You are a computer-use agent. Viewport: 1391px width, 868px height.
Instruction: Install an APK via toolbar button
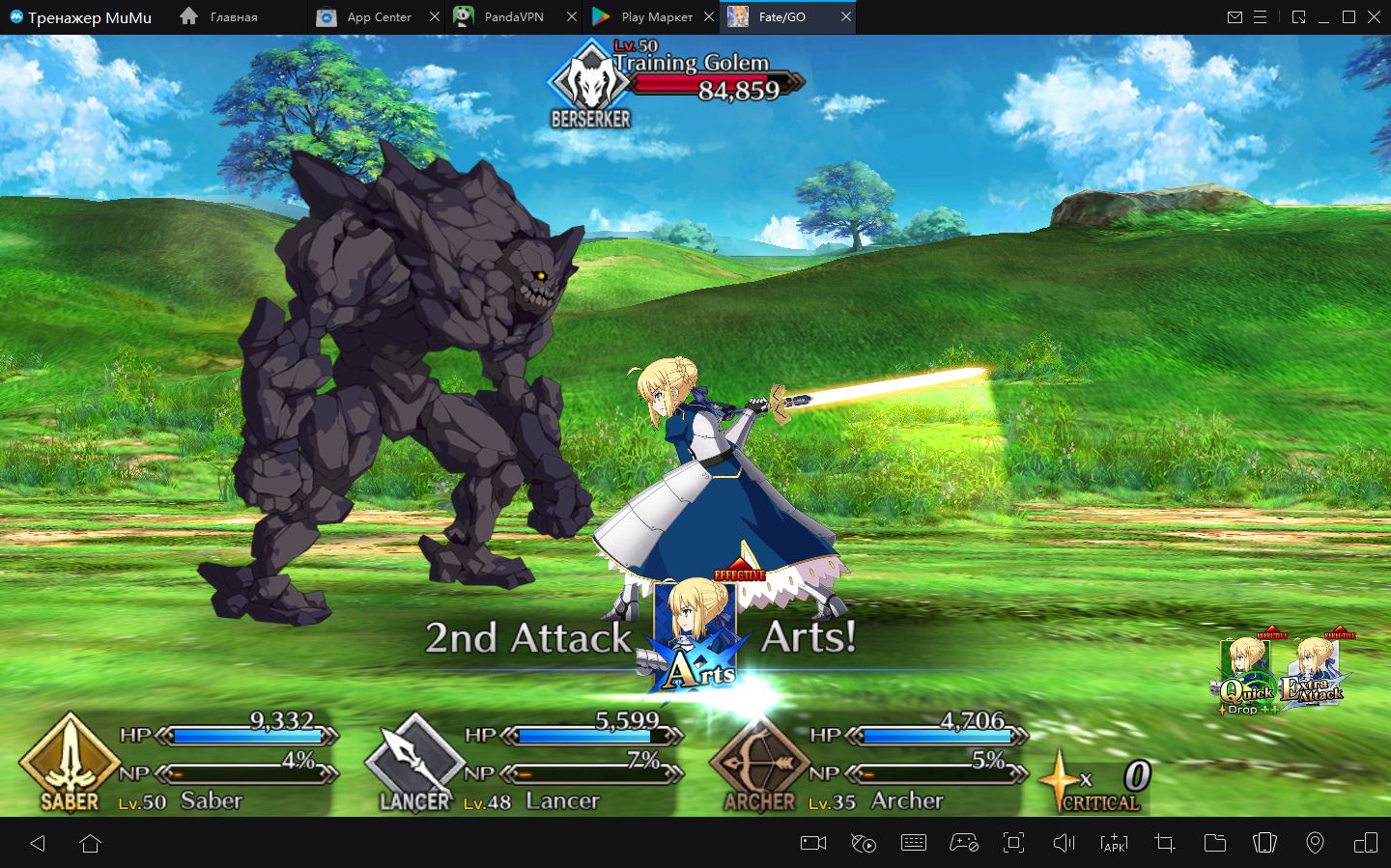point(1114,844)
